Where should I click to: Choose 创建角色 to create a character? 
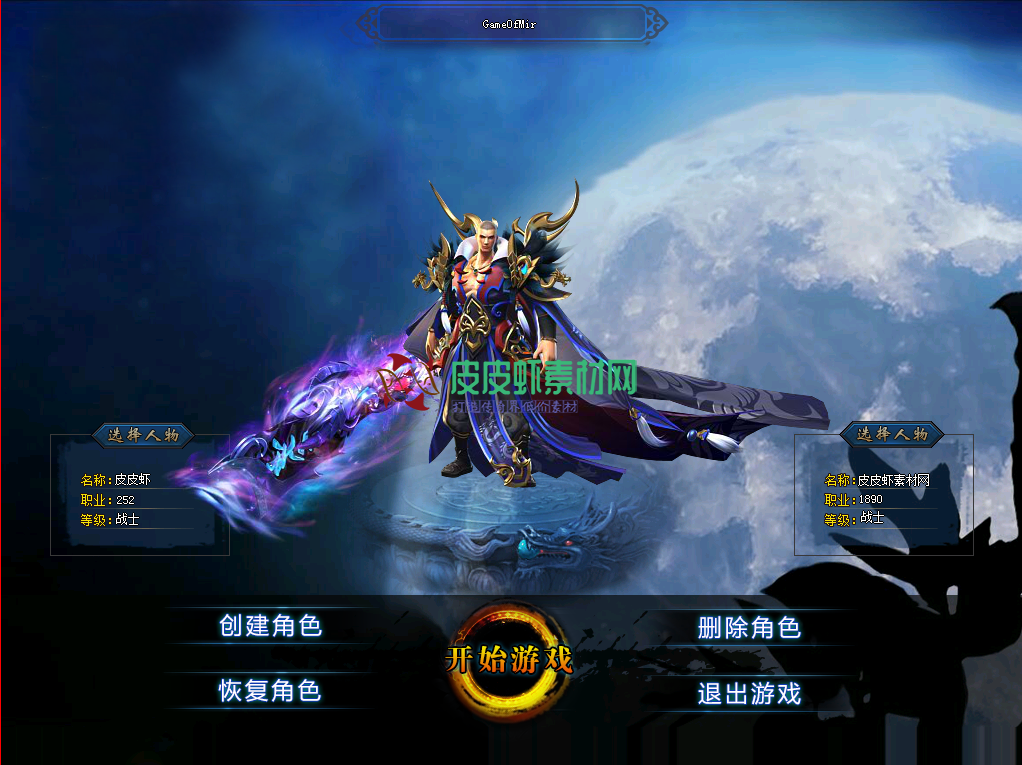(x=270, y=626)
